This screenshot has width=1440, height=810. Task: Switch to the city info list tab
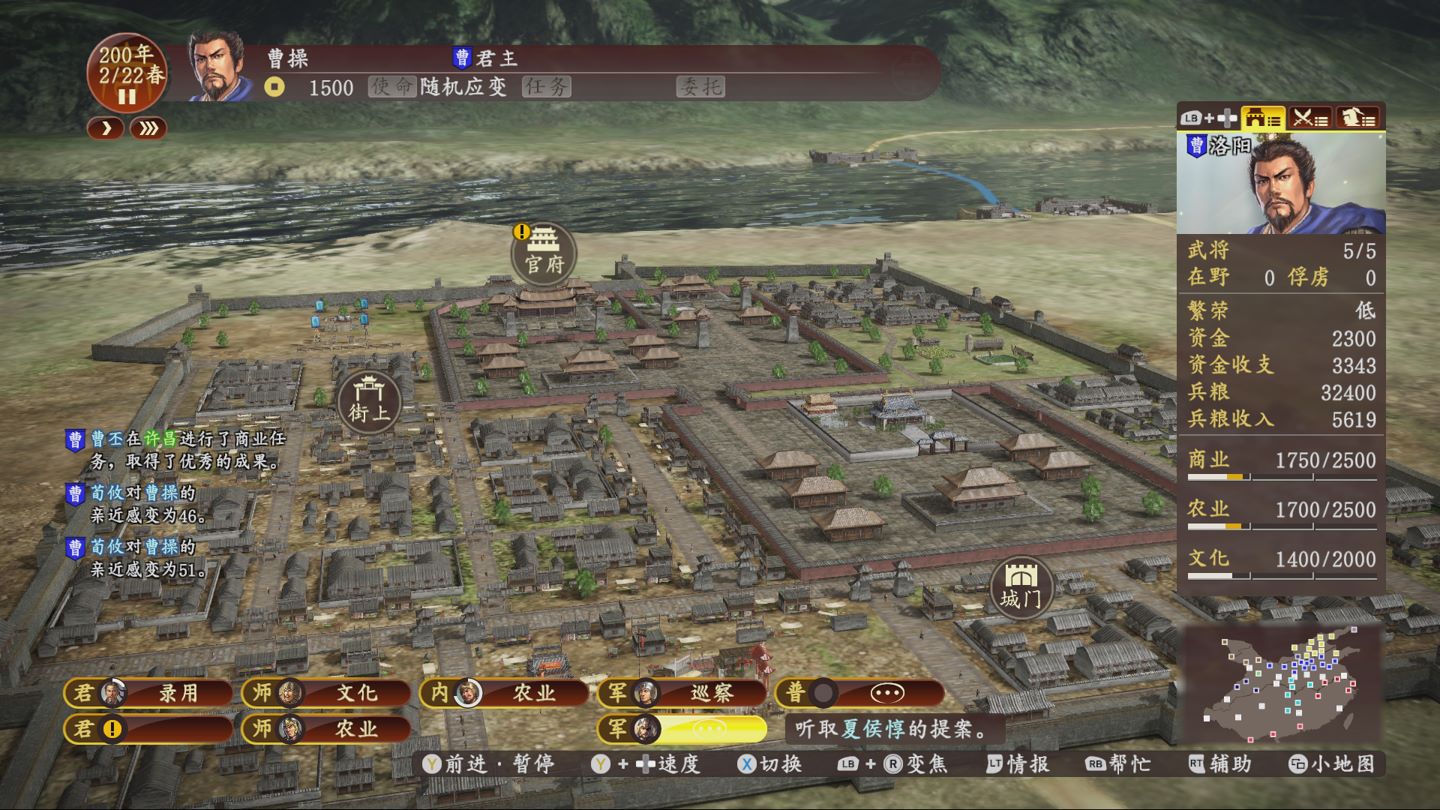pyautogui.click(x=1263, y=118)
